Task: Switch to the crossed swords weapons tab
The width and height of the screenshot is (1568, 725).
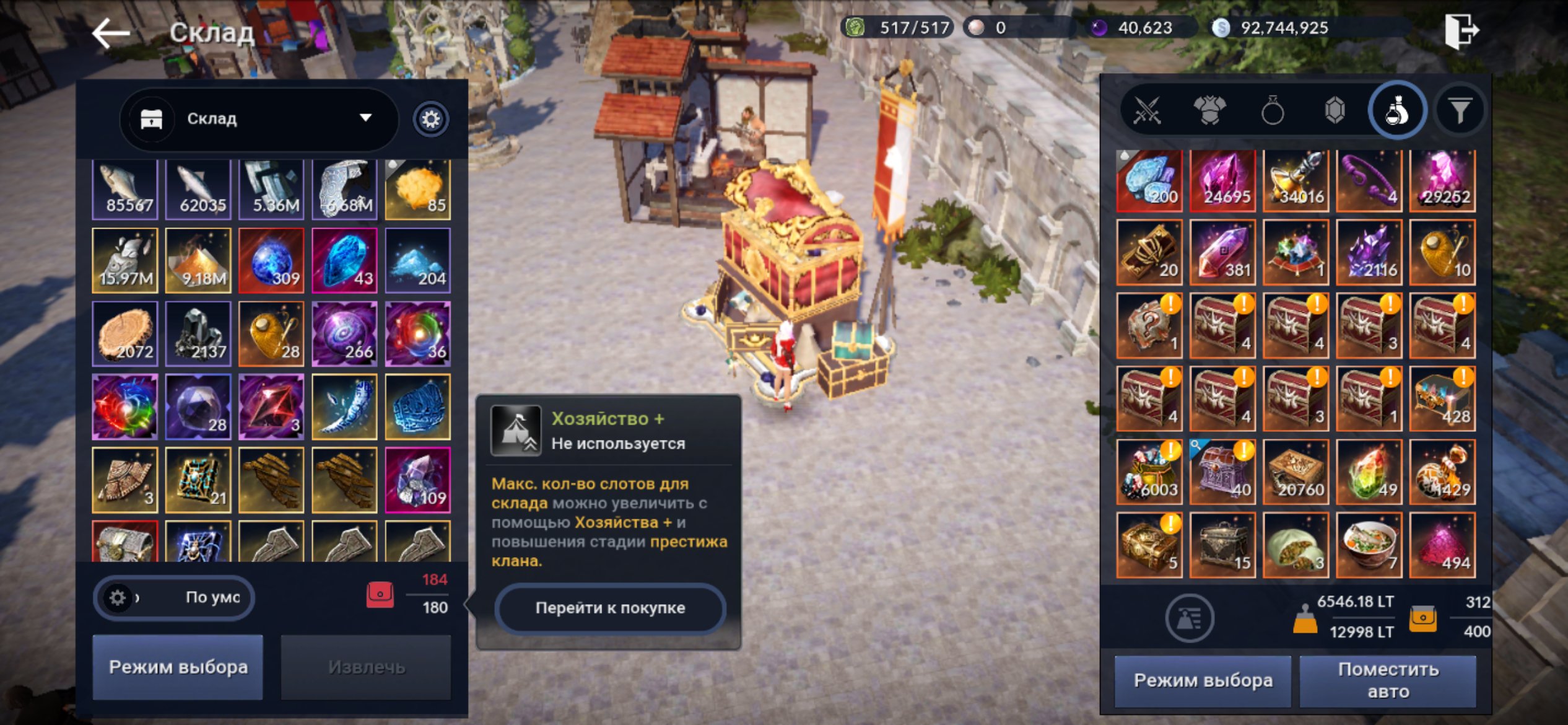Action: (1147, 112)
